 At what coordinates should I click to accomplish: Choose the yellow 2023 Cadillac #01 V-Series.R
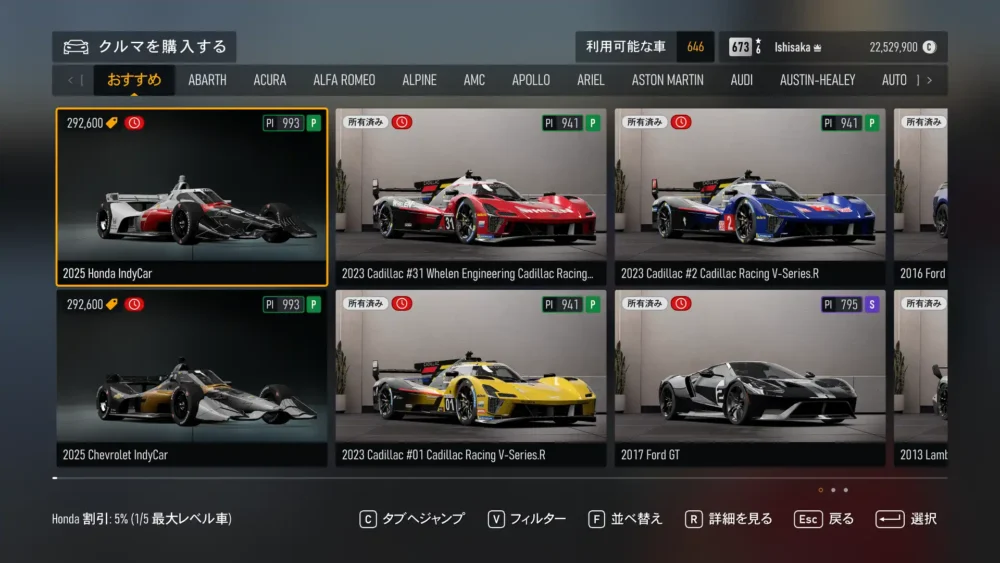pyautogui.click(x=470, y=378)
